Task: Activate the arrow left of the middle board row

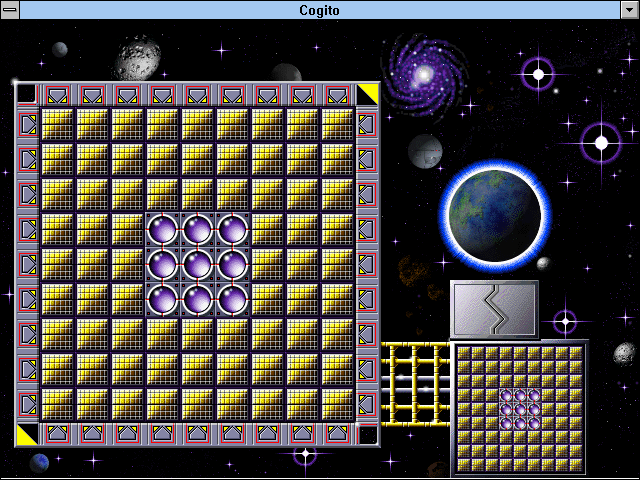Action: click(x=27, y=265)
